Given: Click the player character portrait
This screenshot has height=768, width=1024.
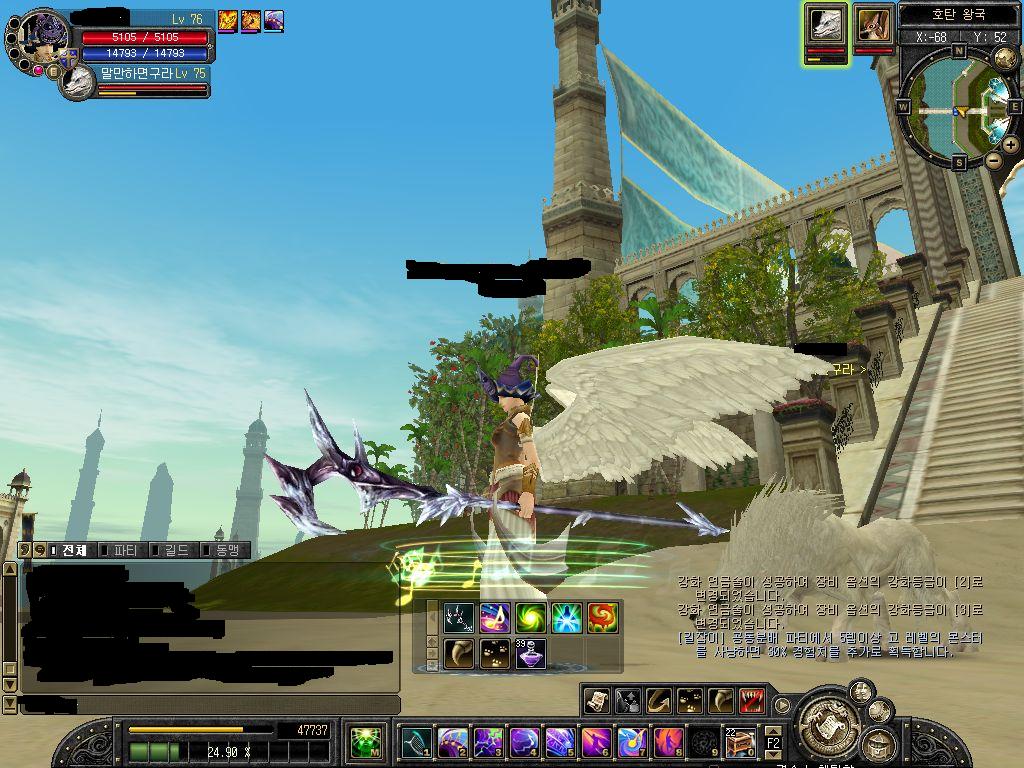Looking at the screenshot, I should pos(40,42).
